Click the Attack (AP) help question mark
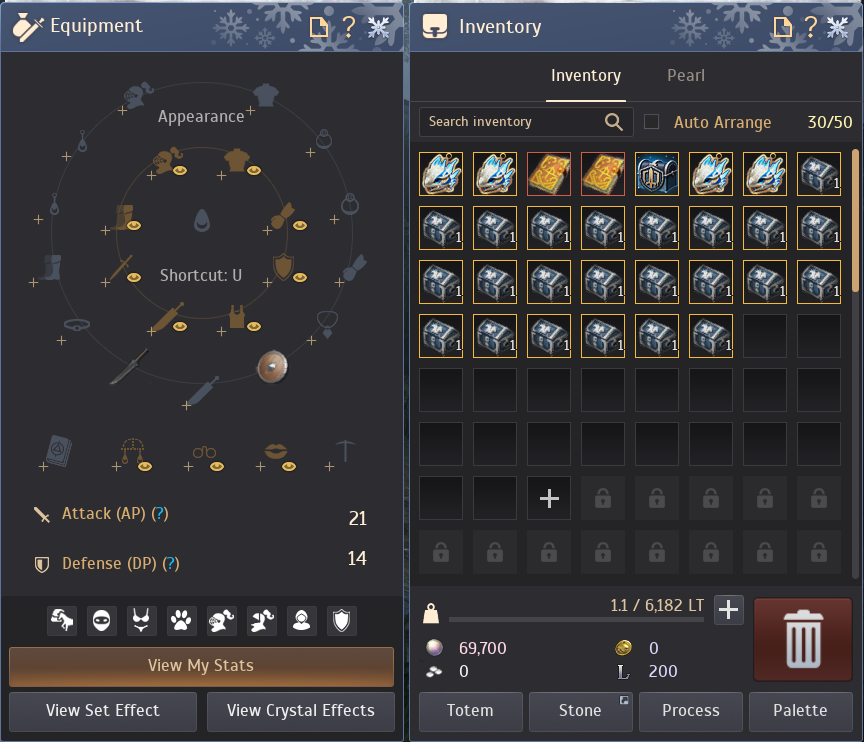The image size is (864, 742). tap(159, 514)
